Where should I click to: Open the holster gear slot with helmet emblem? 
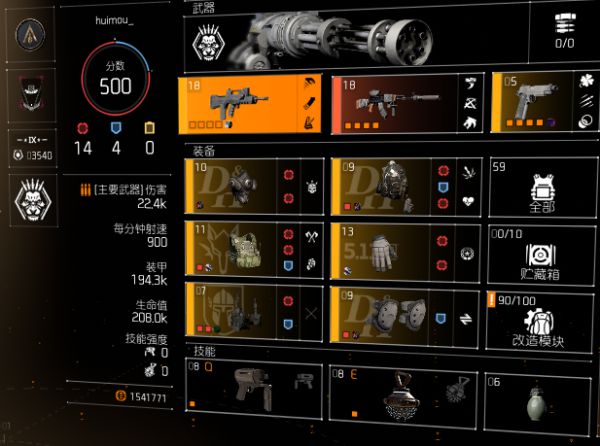click(254, 312)
